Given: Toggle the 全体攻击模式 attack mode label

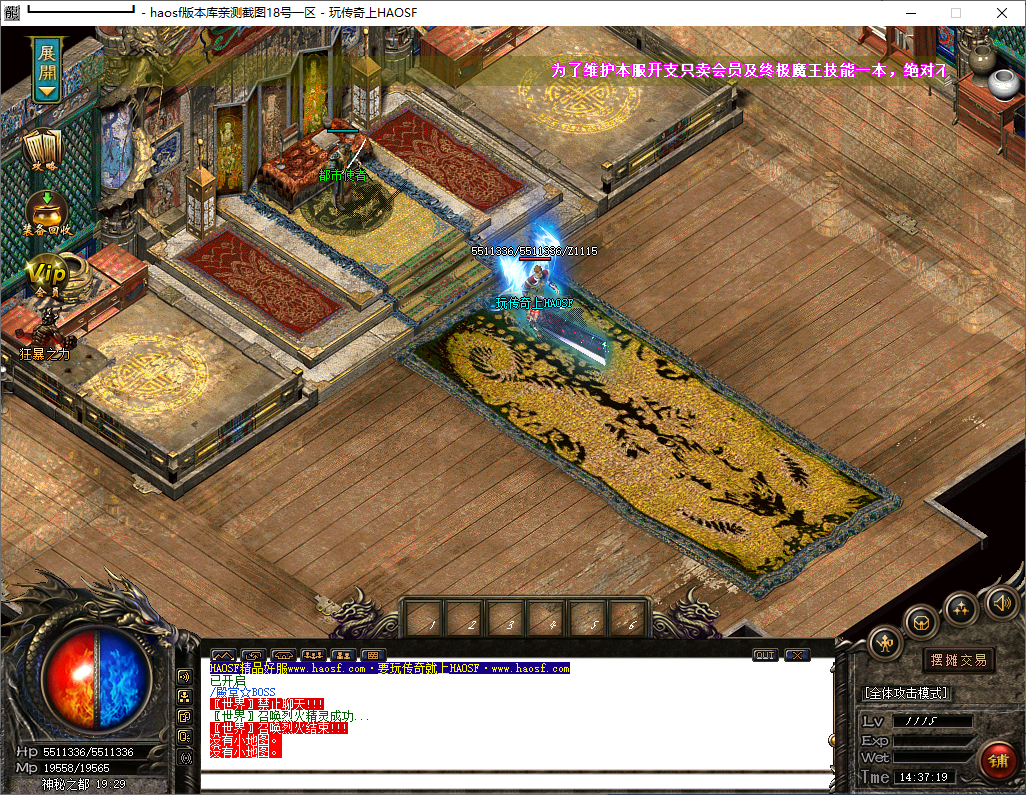Looking at the screenshot, I should 906,692.
